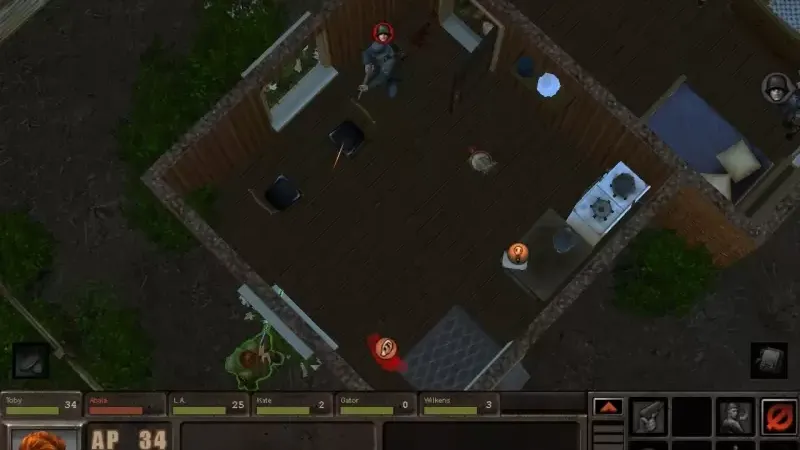The image size is (800, 450).
Task: Click the red-haired character portrait
Action: 43,439
